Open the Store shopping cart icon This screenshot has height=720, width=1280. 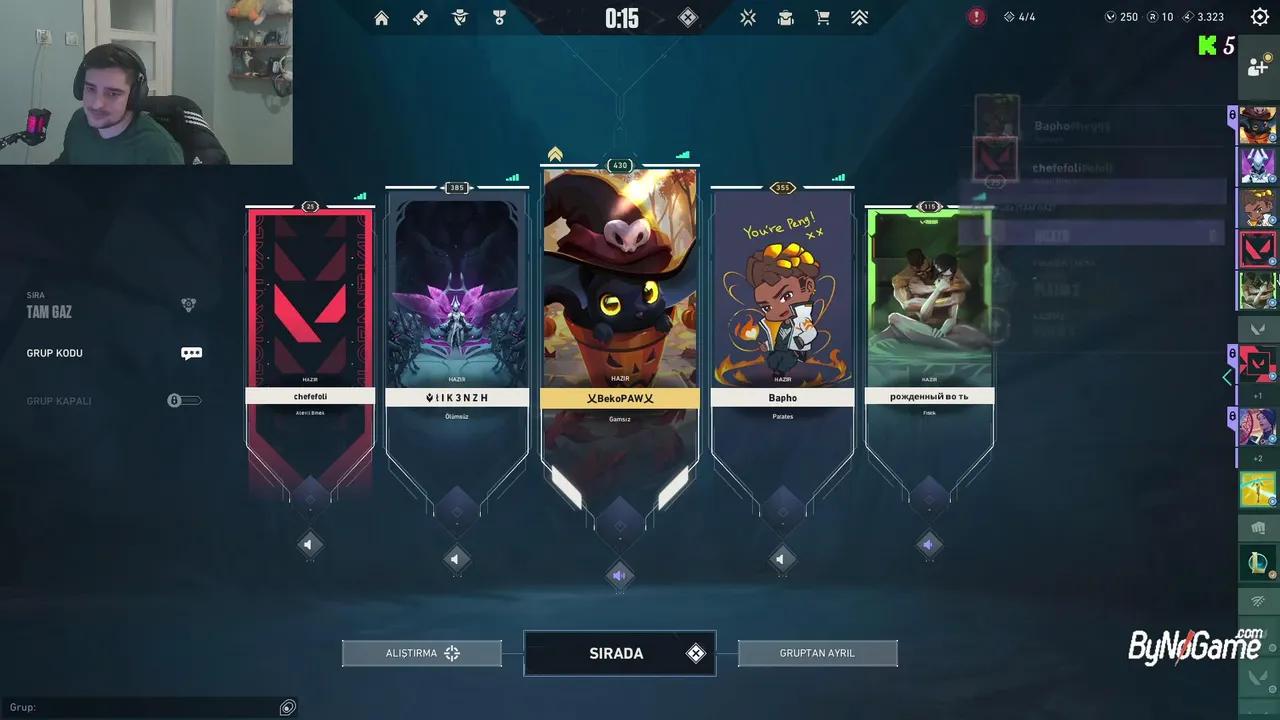coord(822,17)
